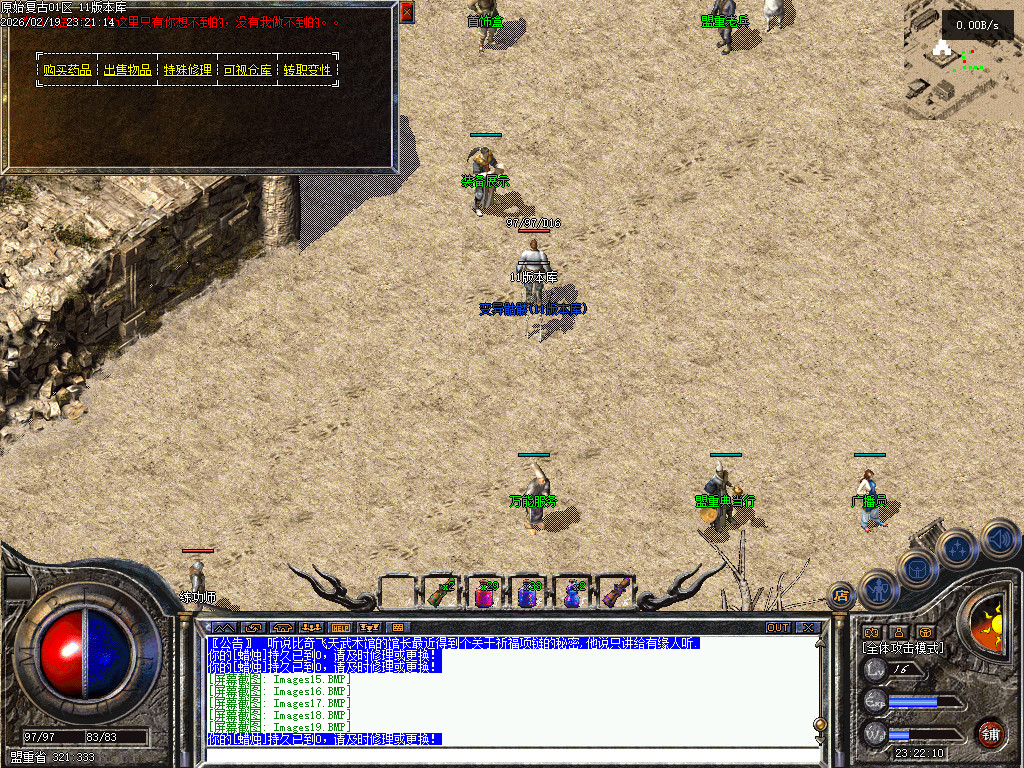This screenshot has width=1024, height=768.
Task: Close the NPC dialog with the red X
Action: (406, 12)
